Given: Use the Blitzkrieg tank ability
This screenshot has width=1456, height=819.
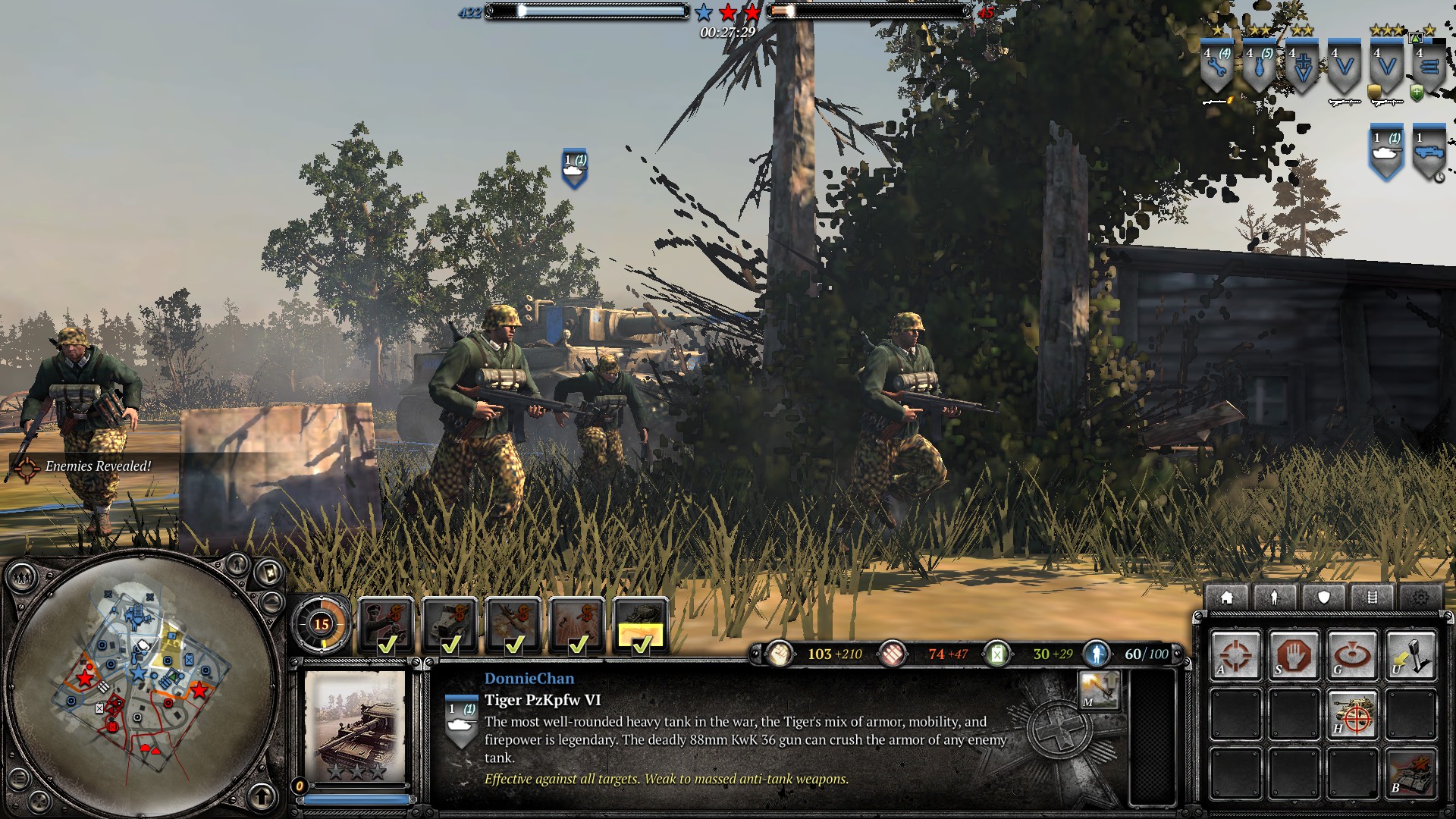Looking at the screenshot, I should click(1410, 773).
